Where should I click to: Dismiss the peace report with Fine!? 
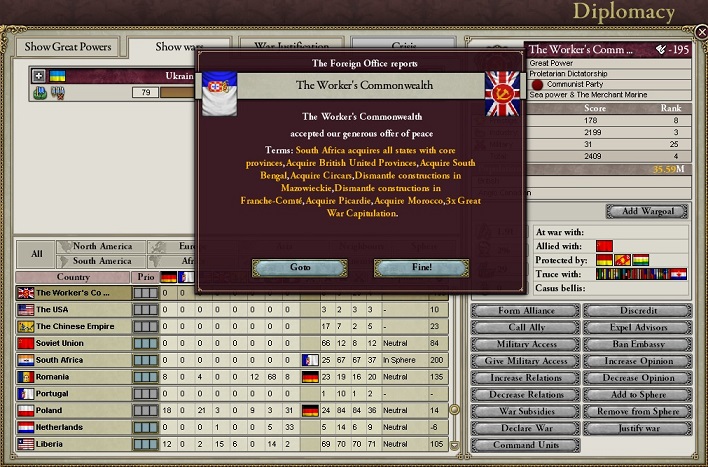tap(407, 268)
